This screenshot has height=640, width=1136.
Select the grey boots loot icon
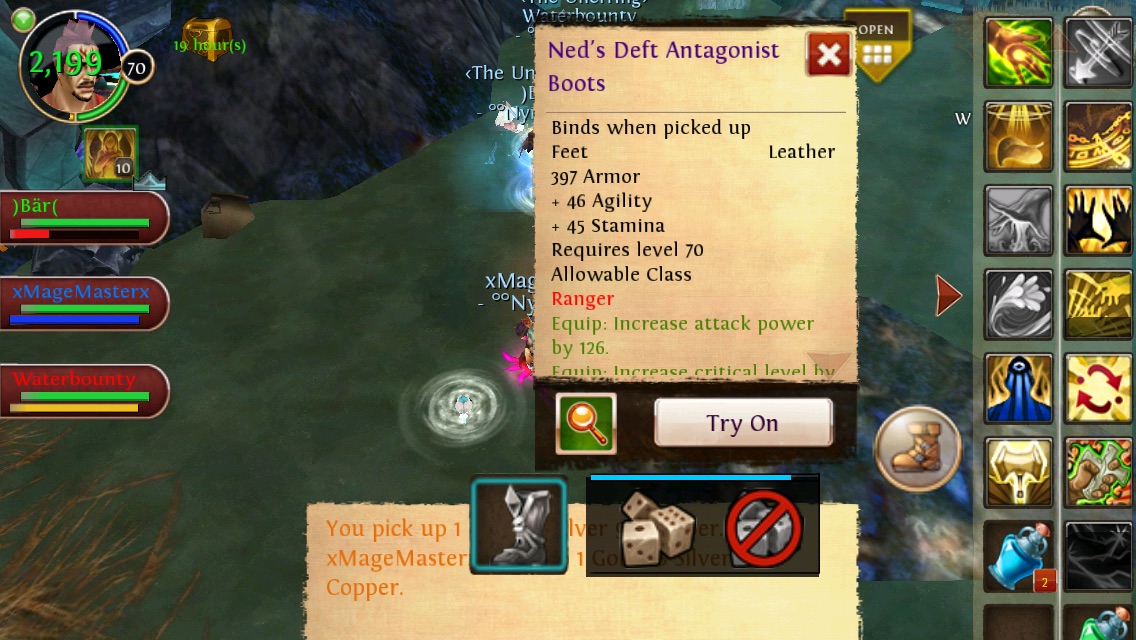tap(519, 526)
